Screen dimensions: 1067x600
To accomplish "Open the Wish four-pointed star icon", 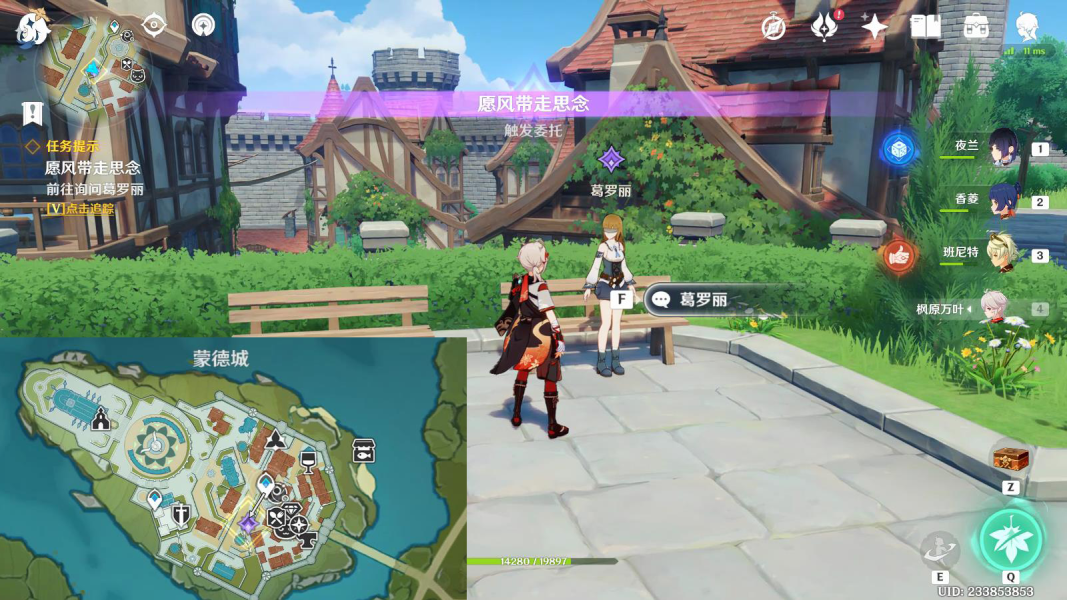I will 874,27.
